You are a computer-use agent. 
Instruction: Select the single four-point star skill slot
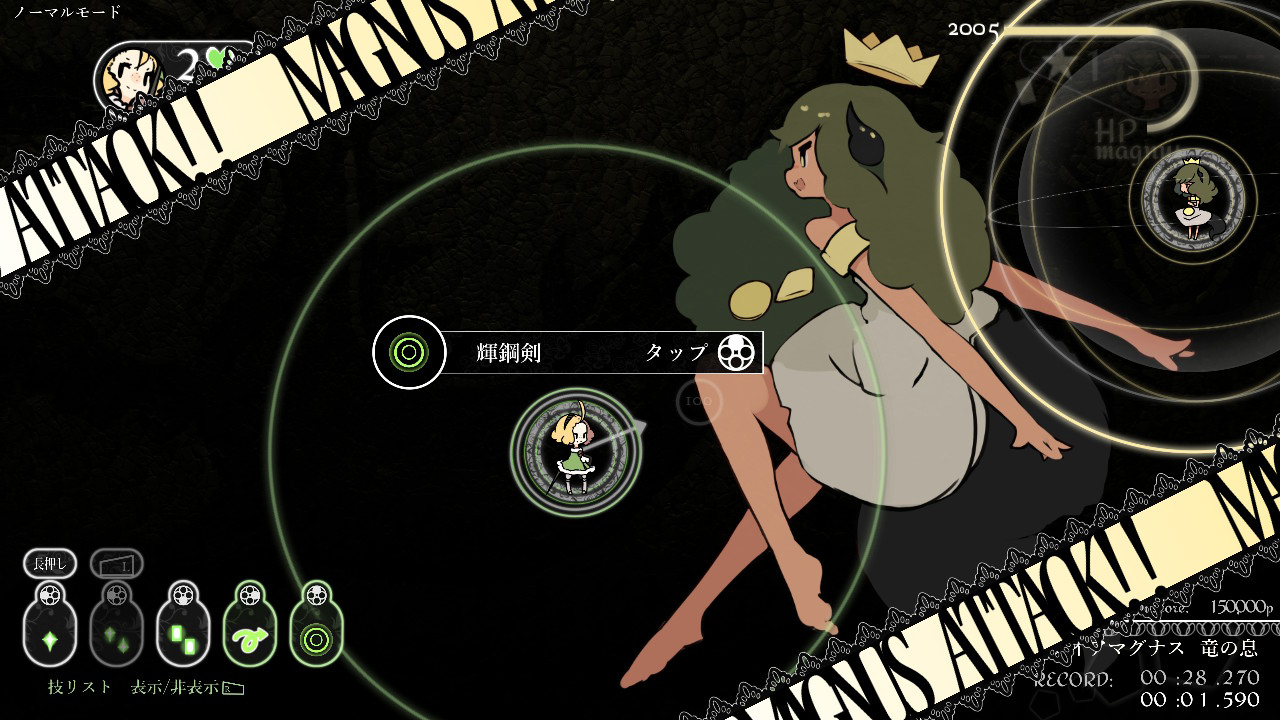50,637
